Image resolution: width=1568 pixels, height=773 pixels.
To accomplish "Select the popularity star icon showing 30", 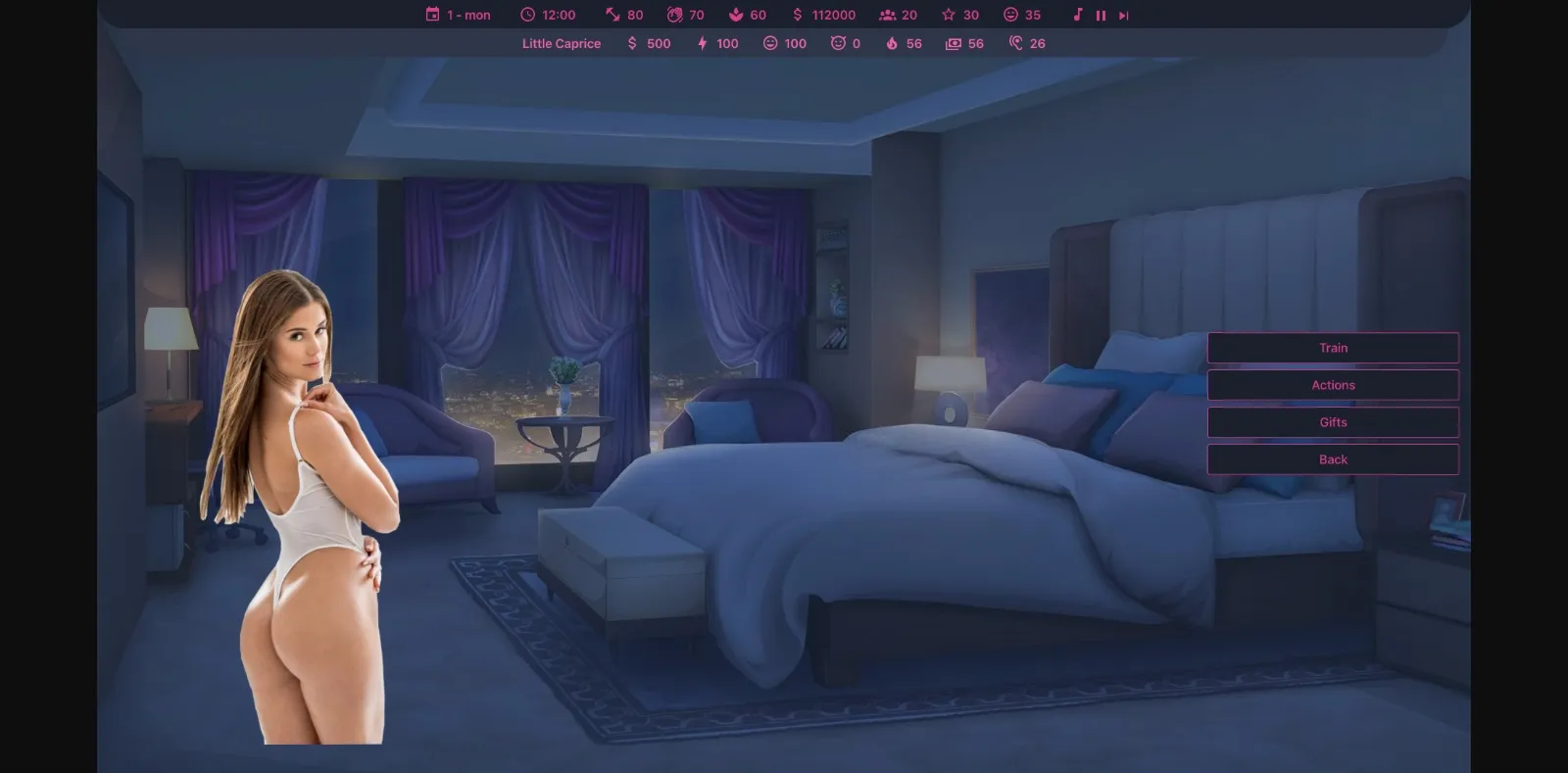I will tap(948, 14).
